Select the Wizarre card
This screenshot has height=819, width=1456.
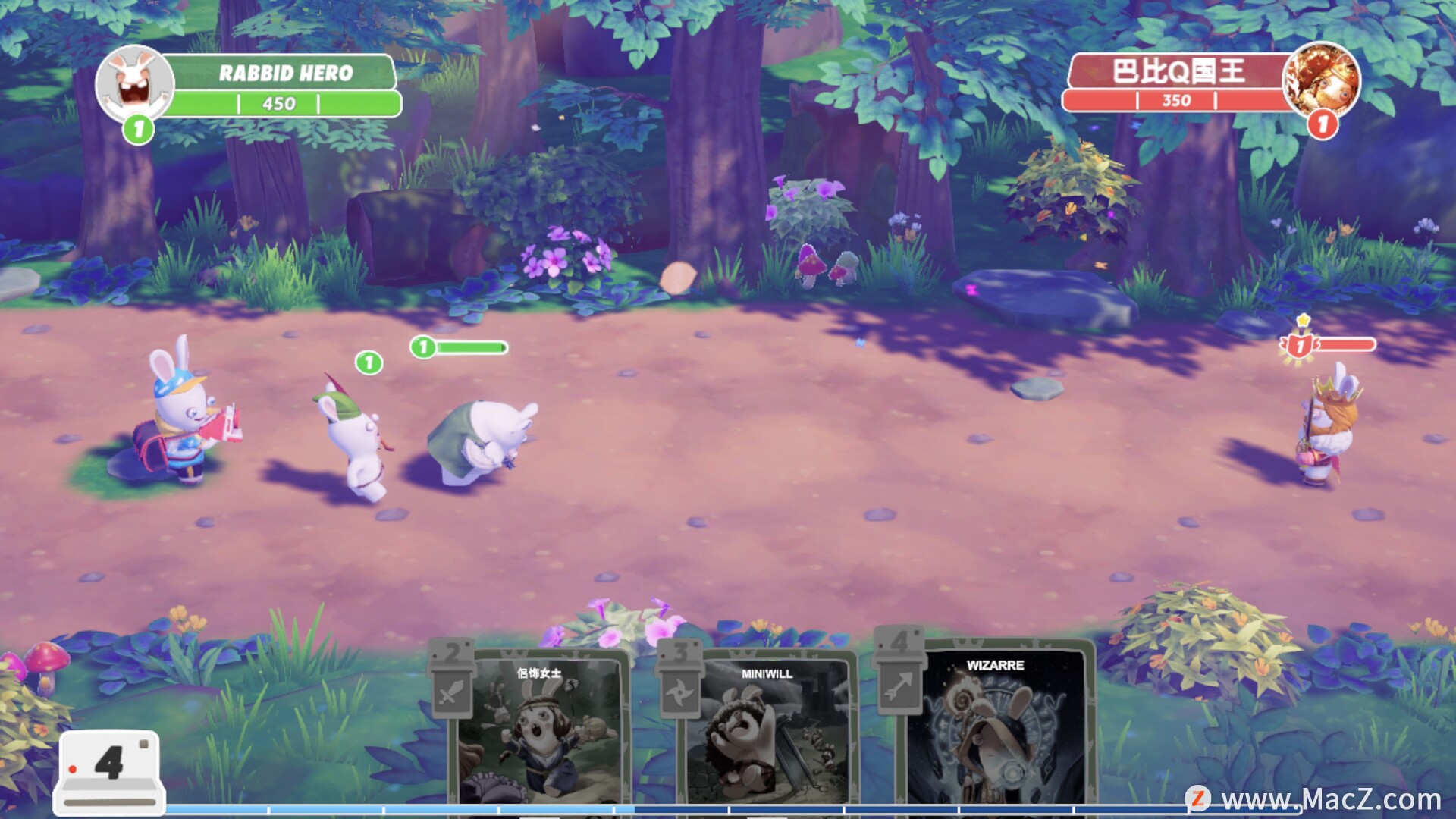point(995,728)
